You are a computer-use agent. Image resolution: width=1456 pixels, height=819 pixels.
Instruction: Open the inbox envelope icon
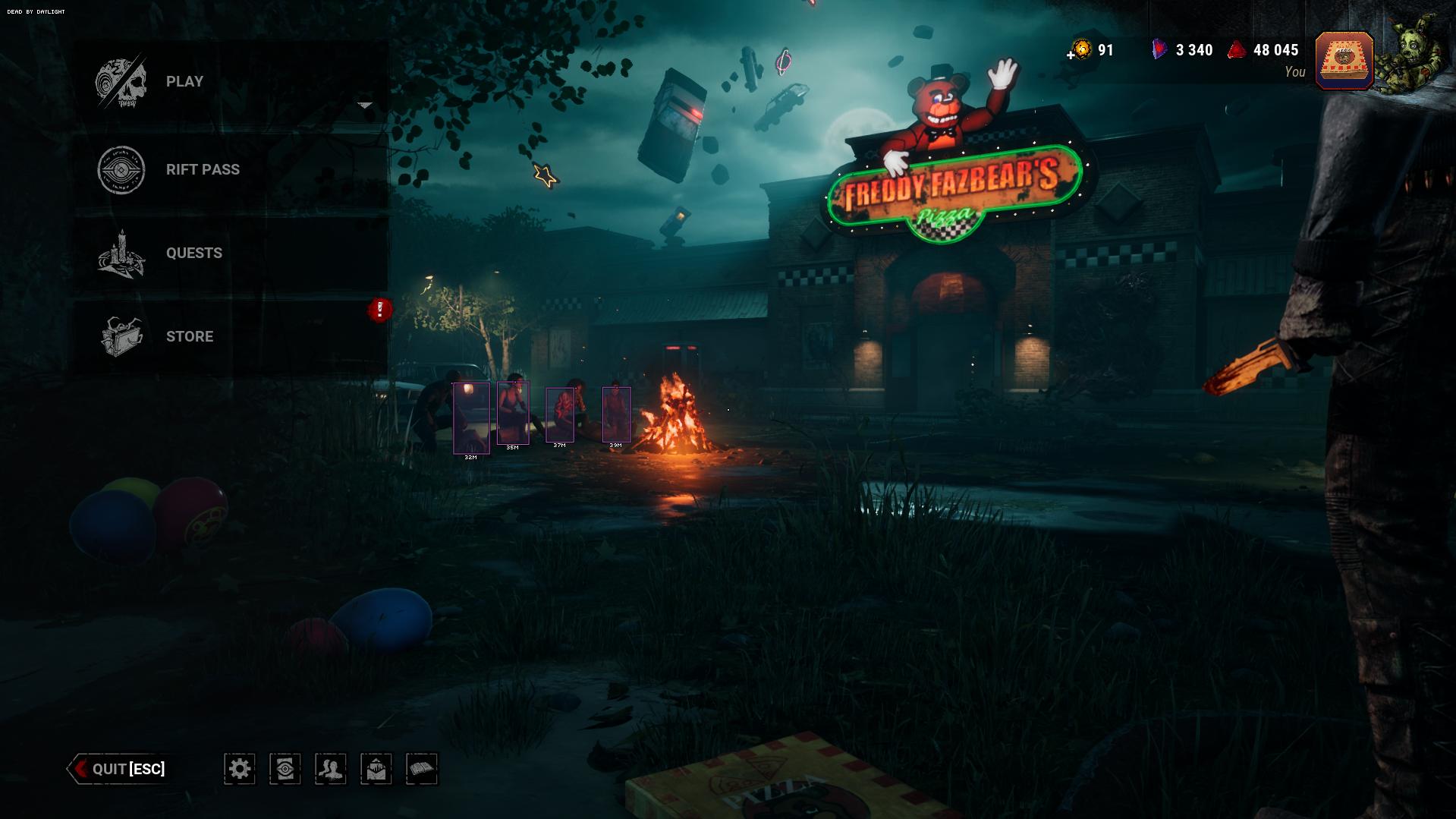click(x=376, y=769)
